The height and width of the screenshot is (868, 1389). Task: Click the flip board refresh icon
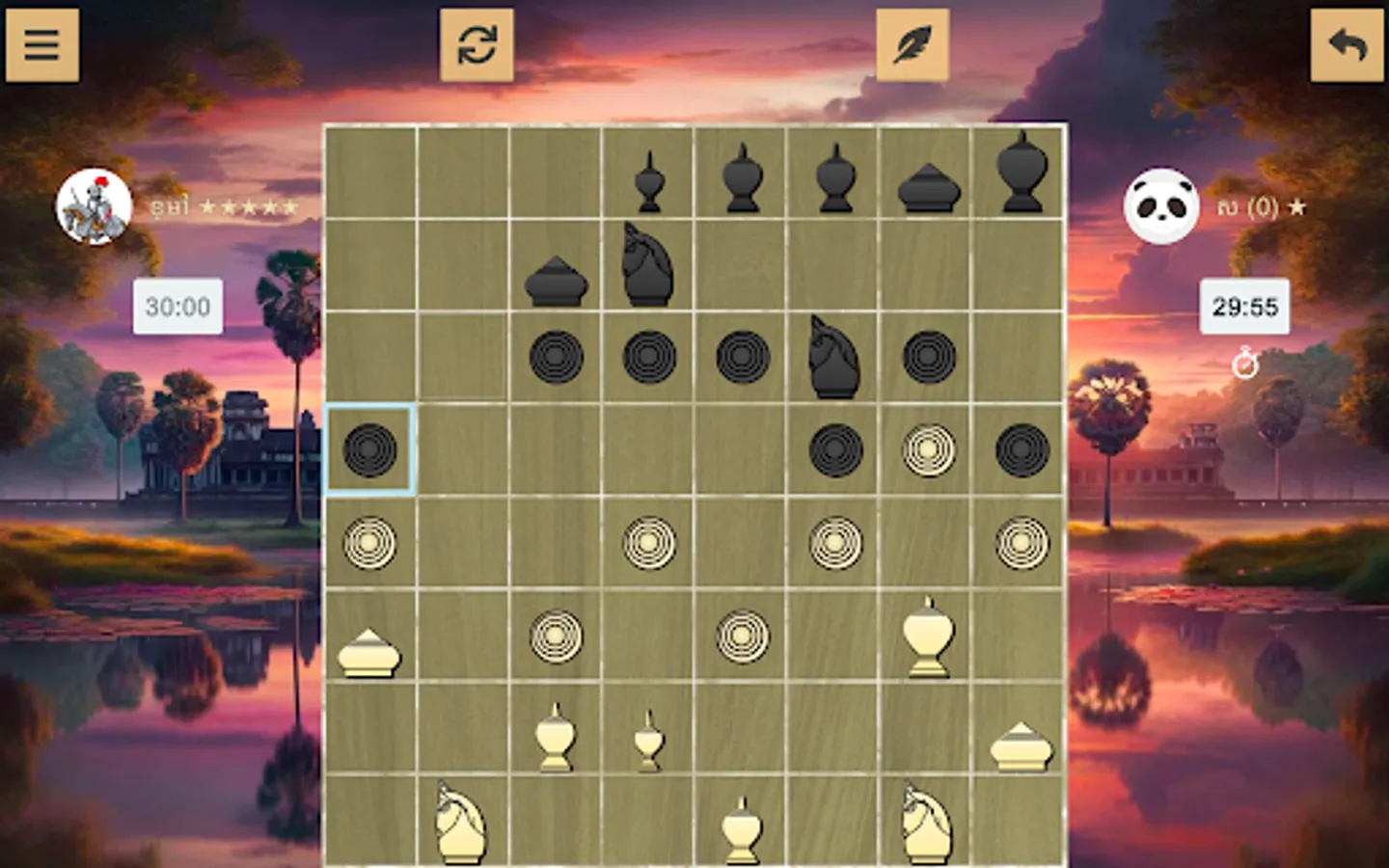(x=477, y=45)
